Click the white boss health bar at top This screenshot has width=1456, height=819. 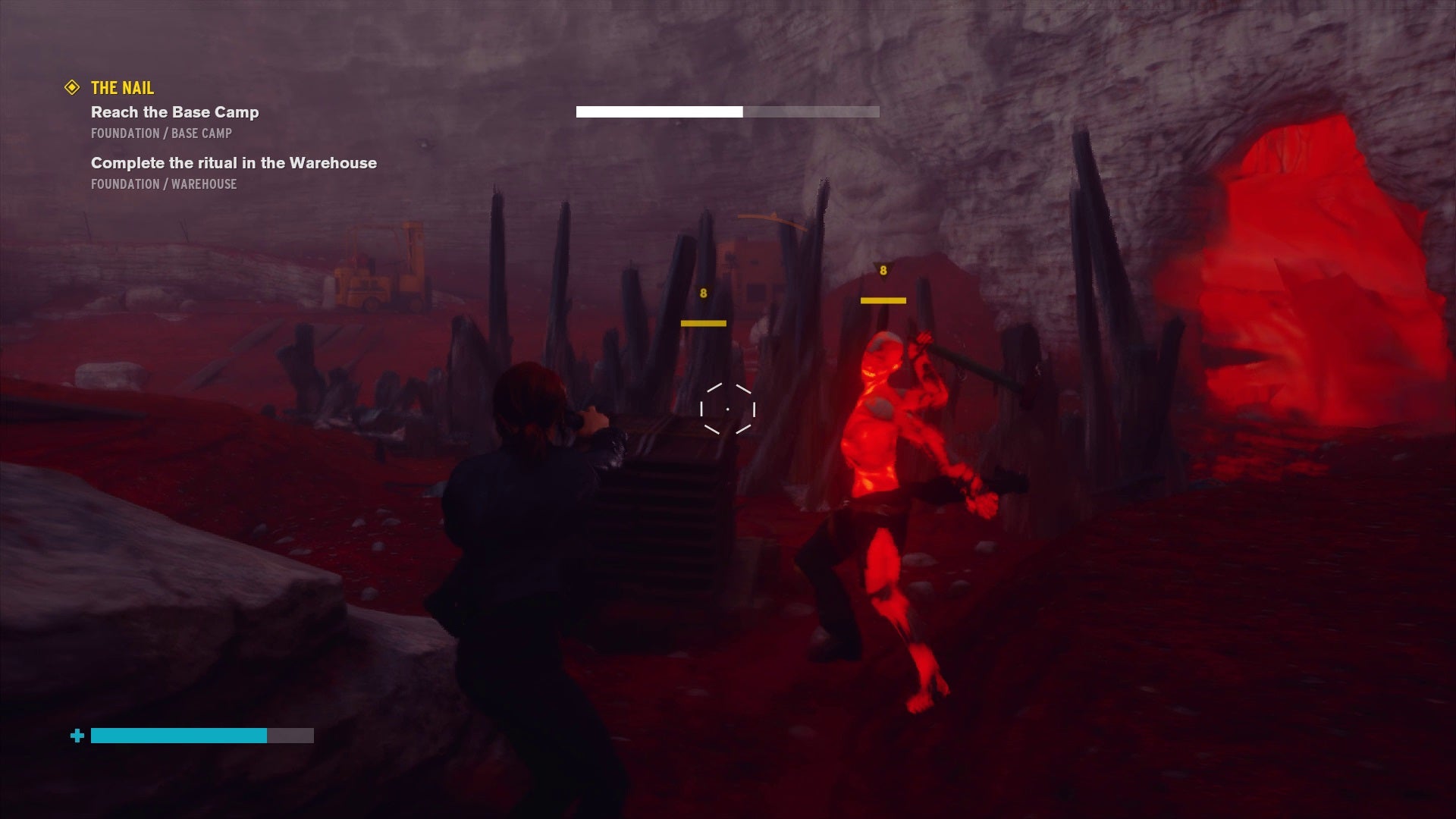pyautogui.click(x=660, y=111)
